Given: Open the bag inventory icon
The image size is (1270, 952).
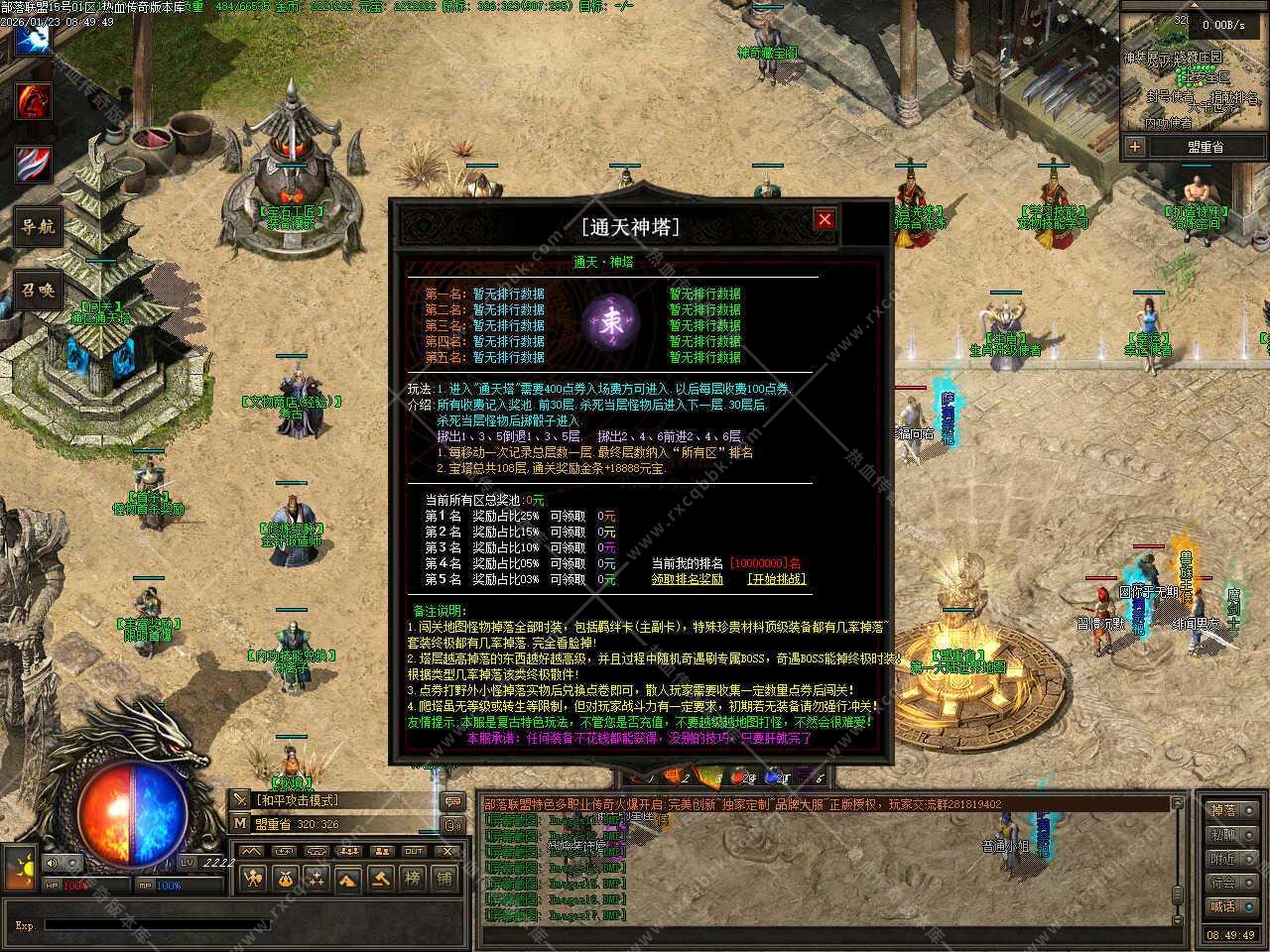Looking at the screenshot, I should (x=285, y=878).
